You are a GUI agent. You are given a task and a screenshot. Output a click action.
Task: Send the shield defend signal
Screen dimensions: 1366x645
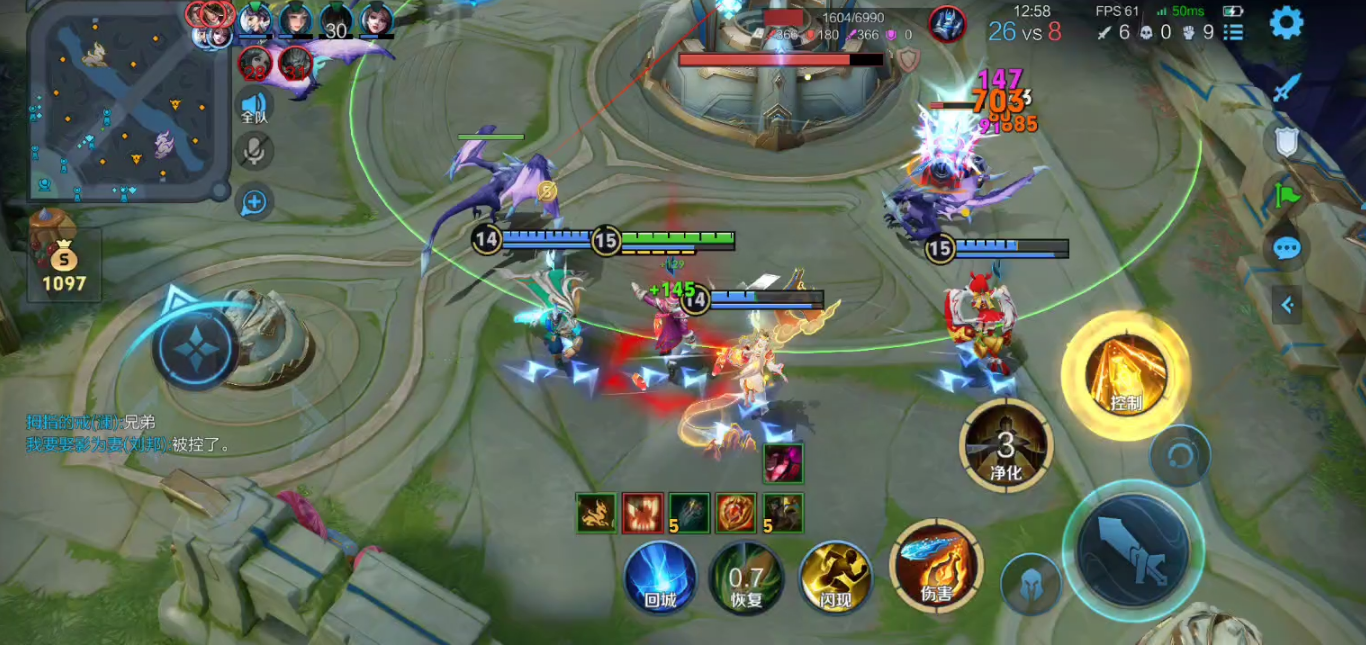pyautogui.click(x=1286, y=142)
